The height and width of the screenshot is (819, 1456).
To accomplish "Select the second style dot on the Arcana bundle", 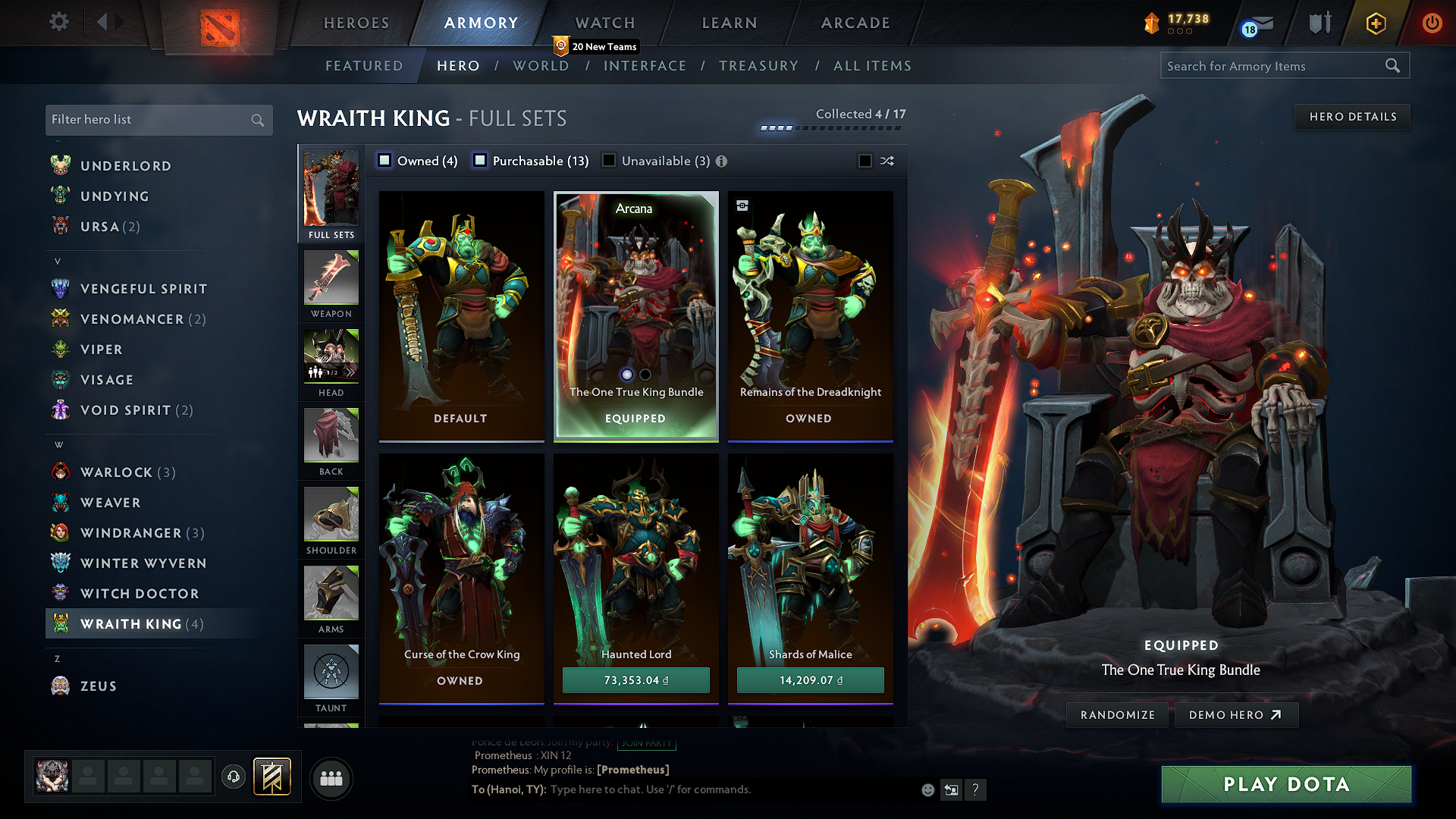I will point(645,375).
